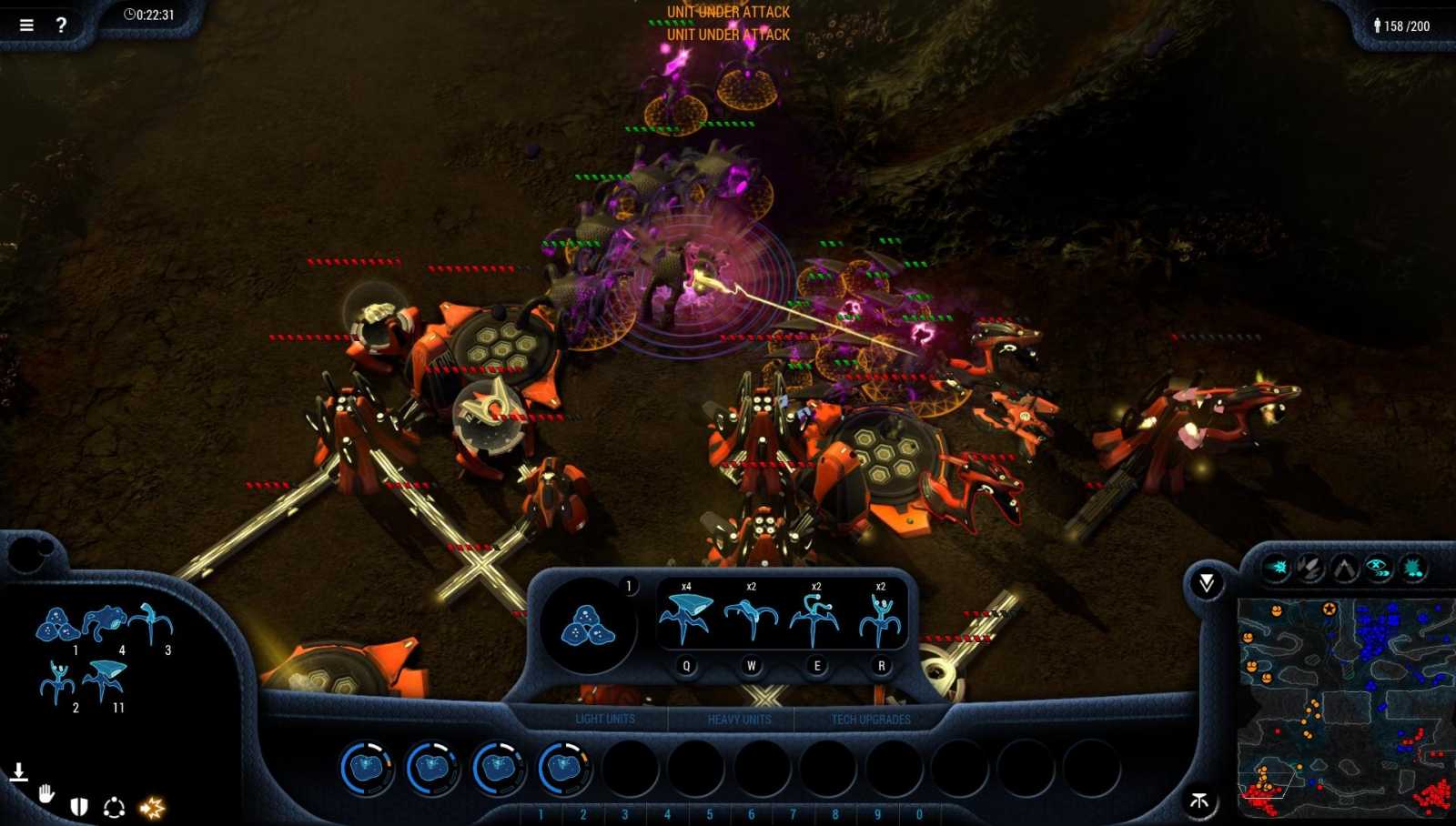Click the download arrow icon bottom left
This screenshot has width=1456, height=826.
(x=18, y=771)
